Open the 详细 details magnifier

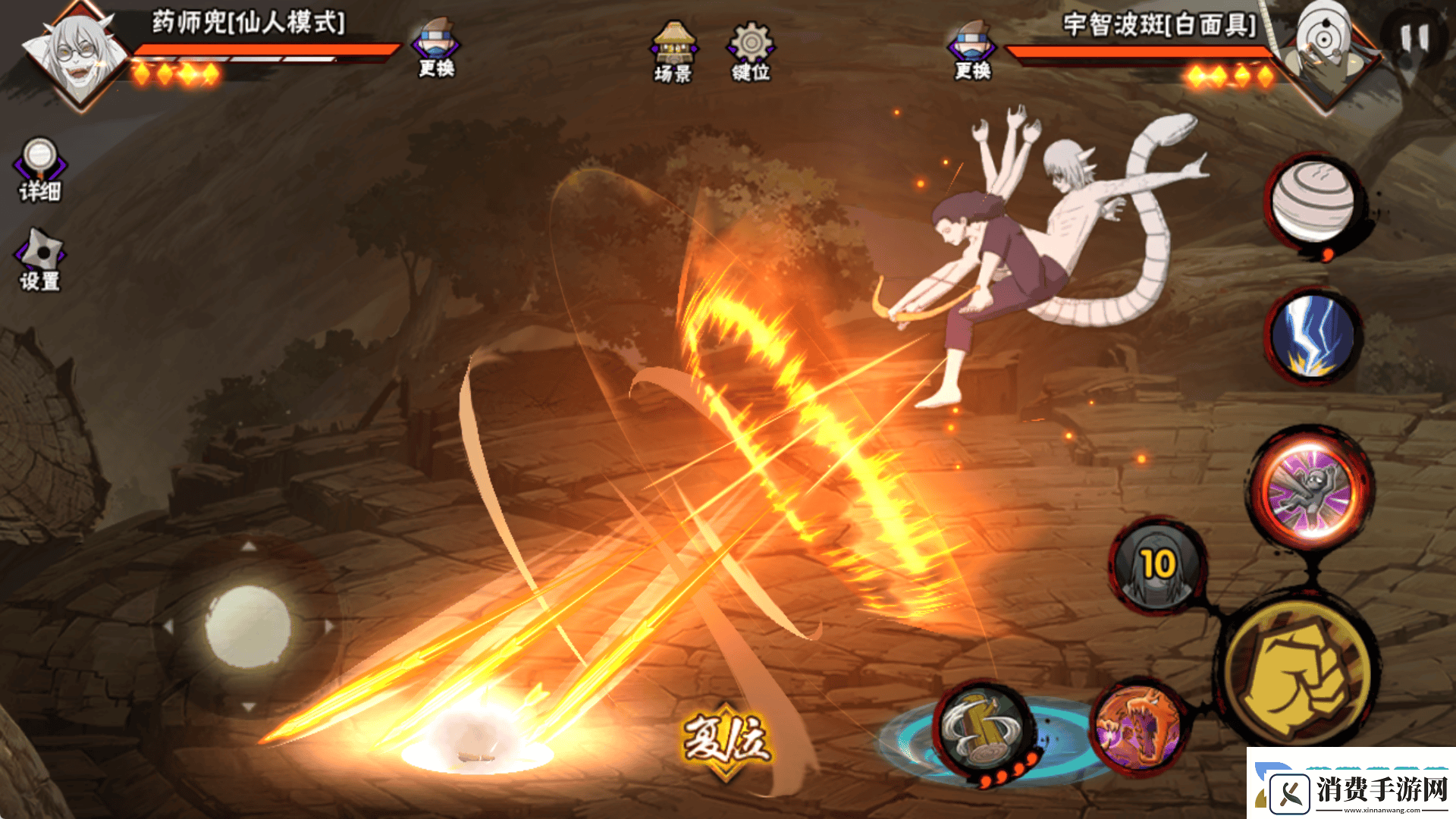click(x=40, y=170)
